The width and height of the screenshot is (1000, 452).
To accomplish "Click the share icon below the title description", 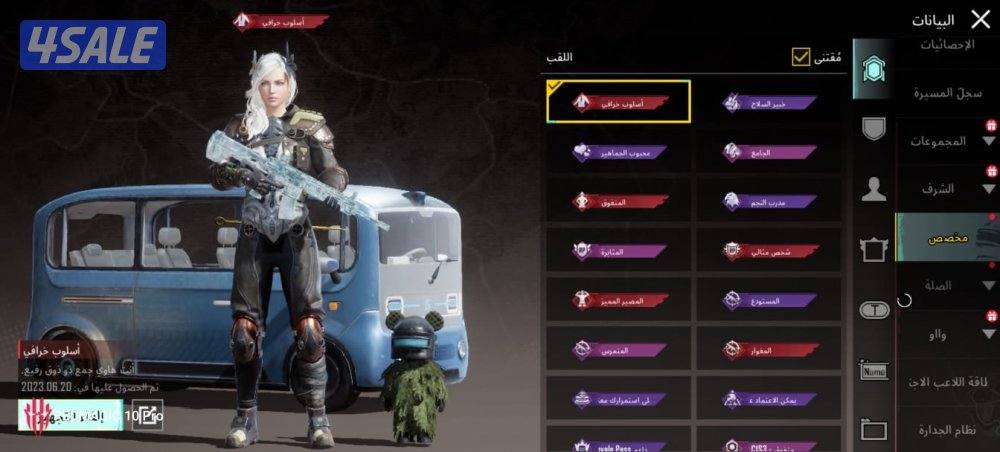I will pyautogui.click(x=146, y=414).
